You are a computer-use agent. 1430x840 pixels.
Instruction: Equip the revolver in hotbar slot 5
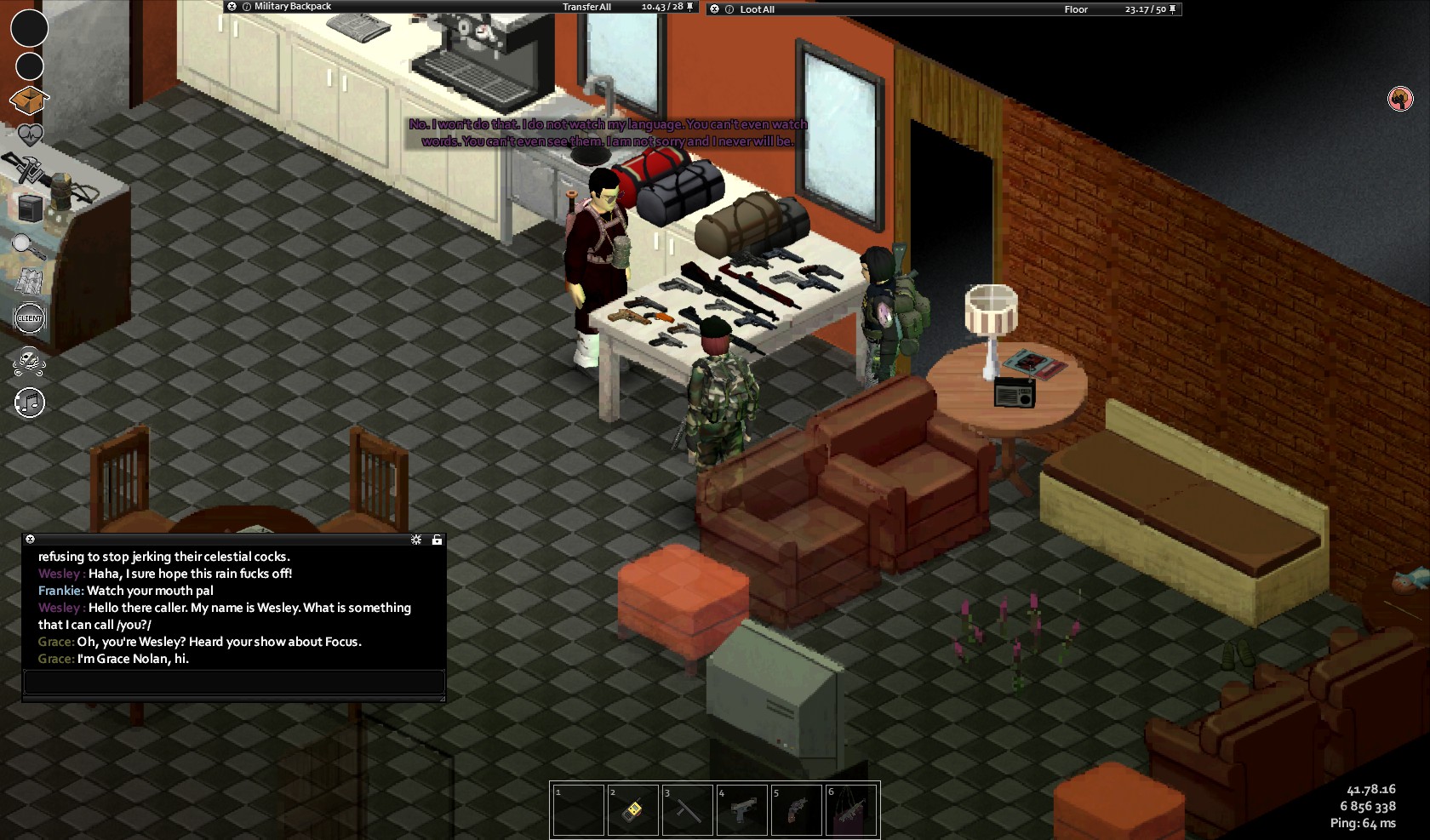797,809
